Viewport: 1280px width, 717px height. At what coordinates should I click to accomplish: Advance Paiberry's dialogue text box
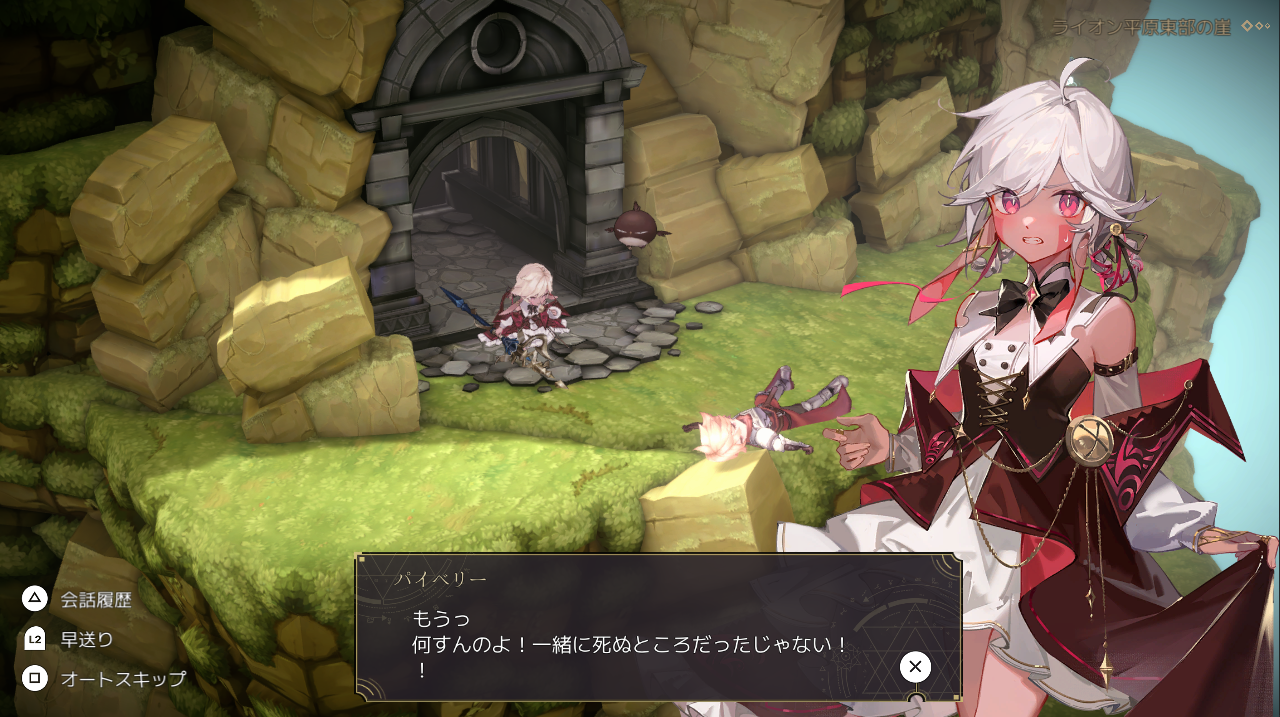pos(914,667)
